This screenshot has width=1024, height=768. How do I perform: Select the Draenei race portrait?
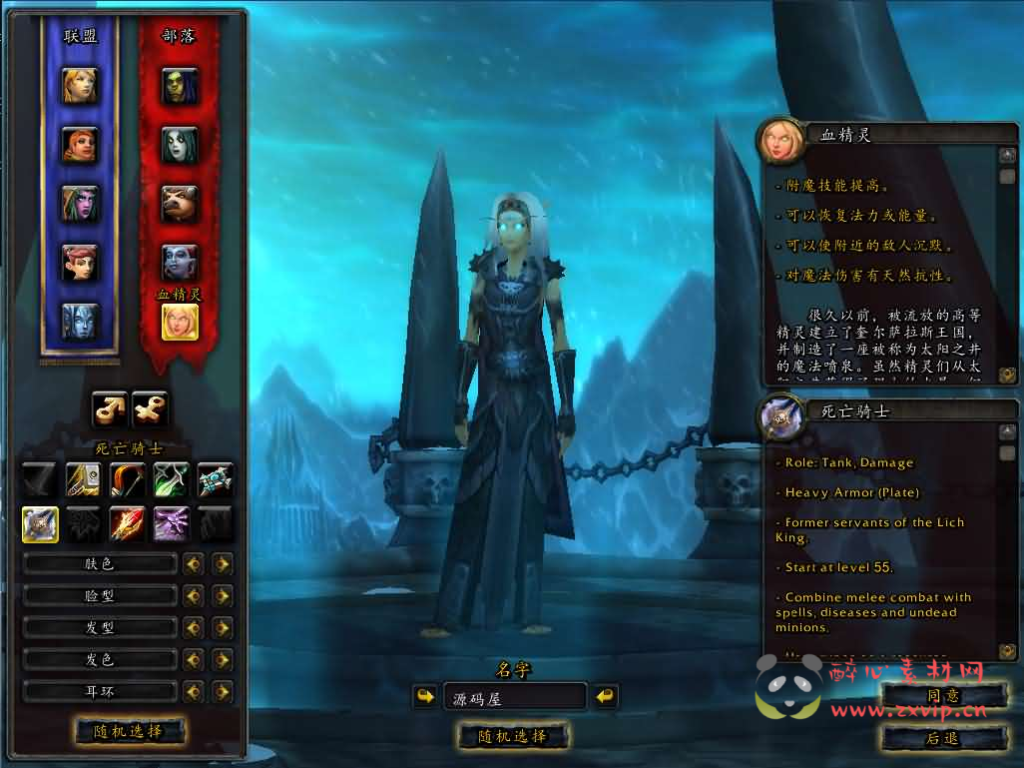80,321
